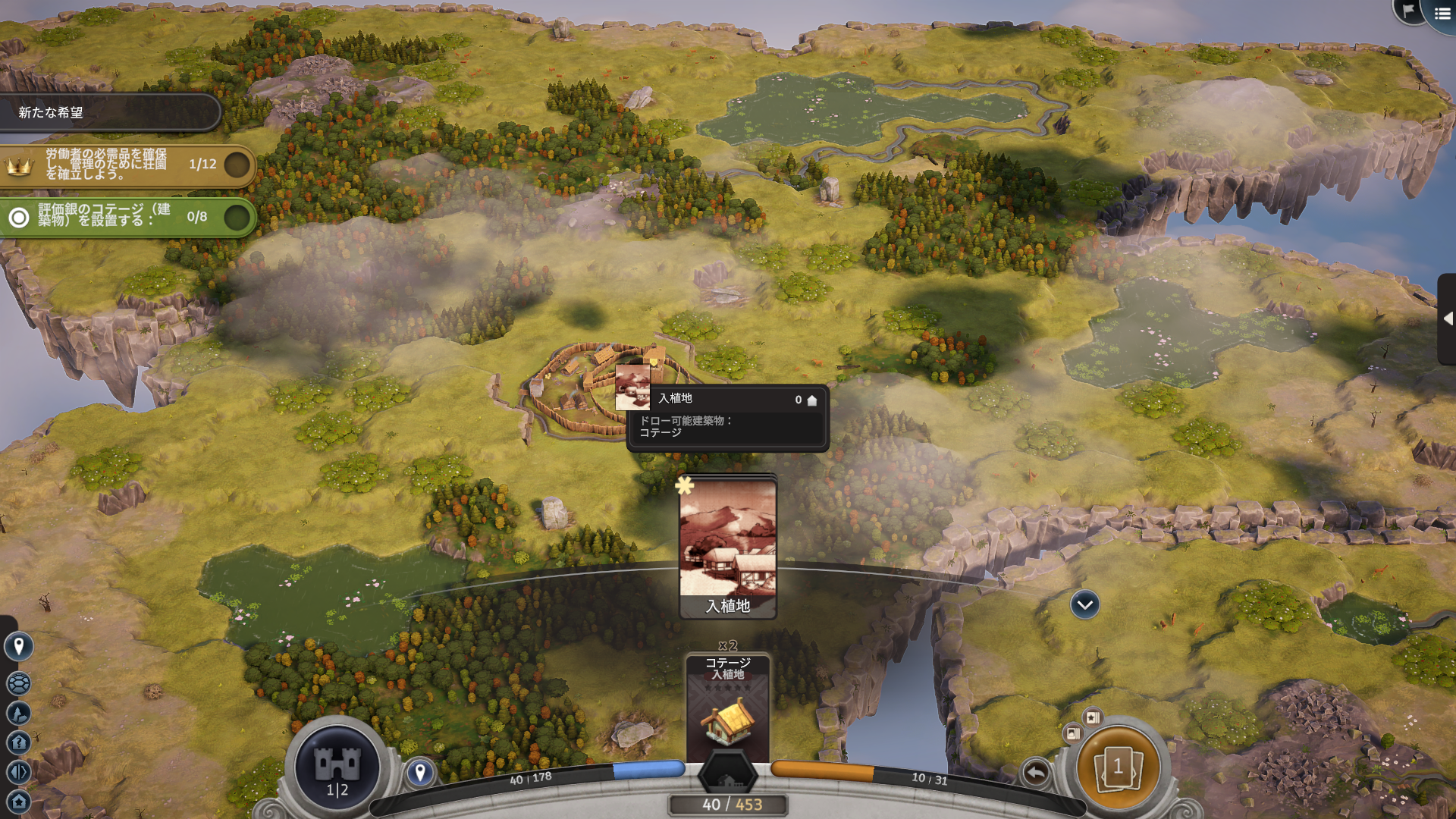1456x819 pixels.
Task: Open the house question-mark help icon
Action: pyautogui.click(x=18, y=742)
